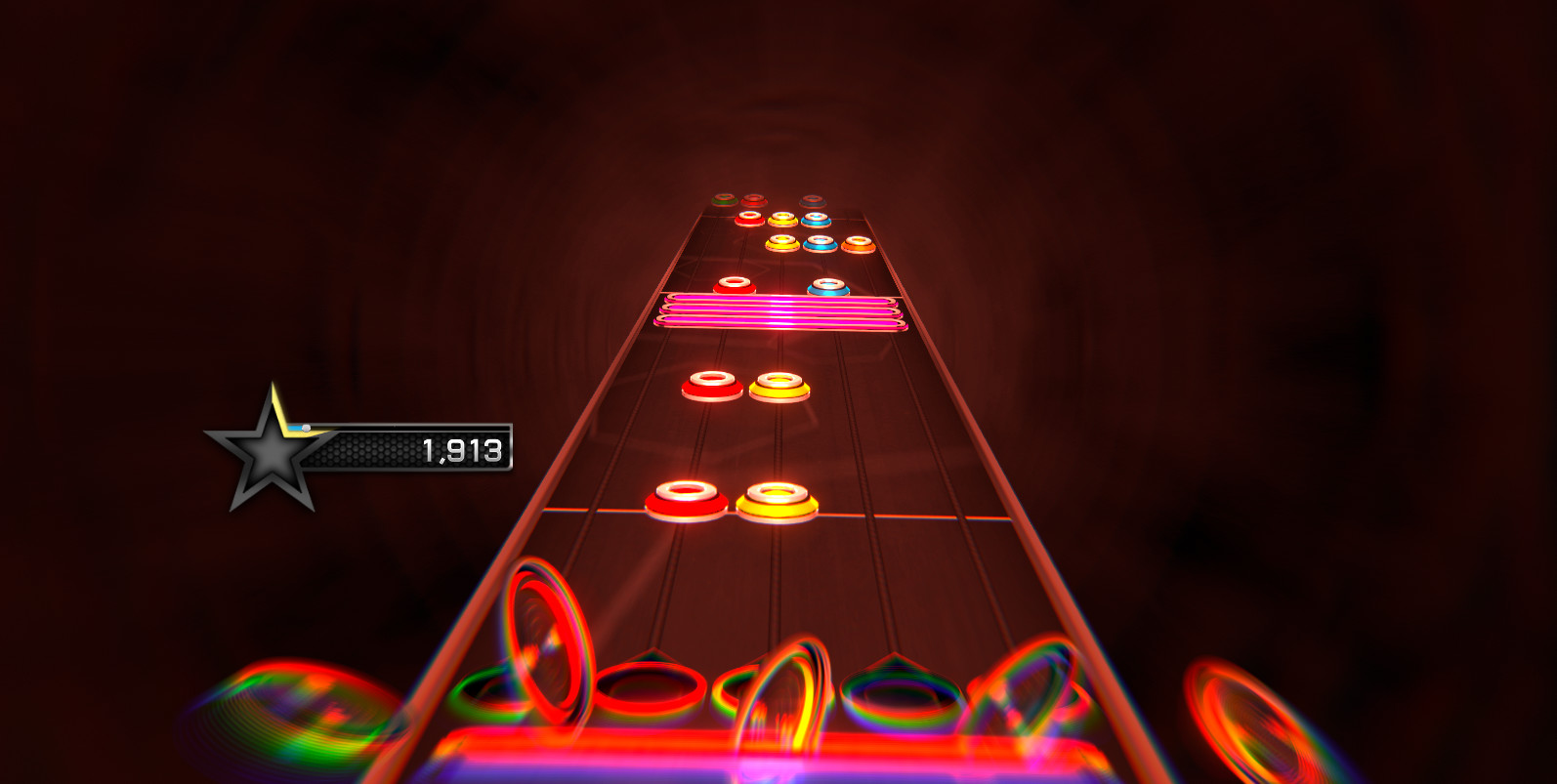
Task: Click the Star Power progress slider
Action: tap(306, 428)
